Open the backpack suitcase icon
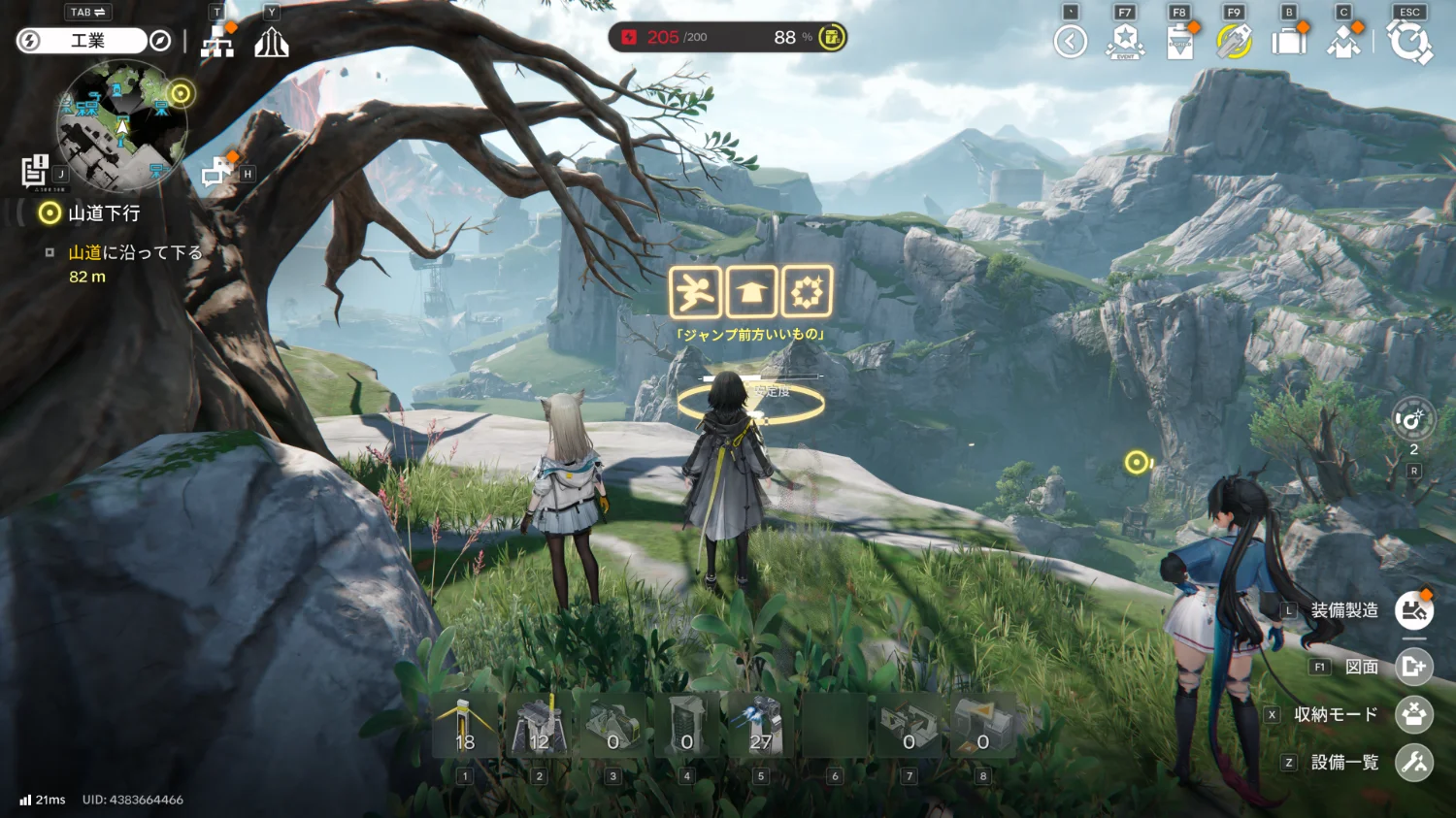The height and width of the screenshot is (818, 1456). 1289,42
